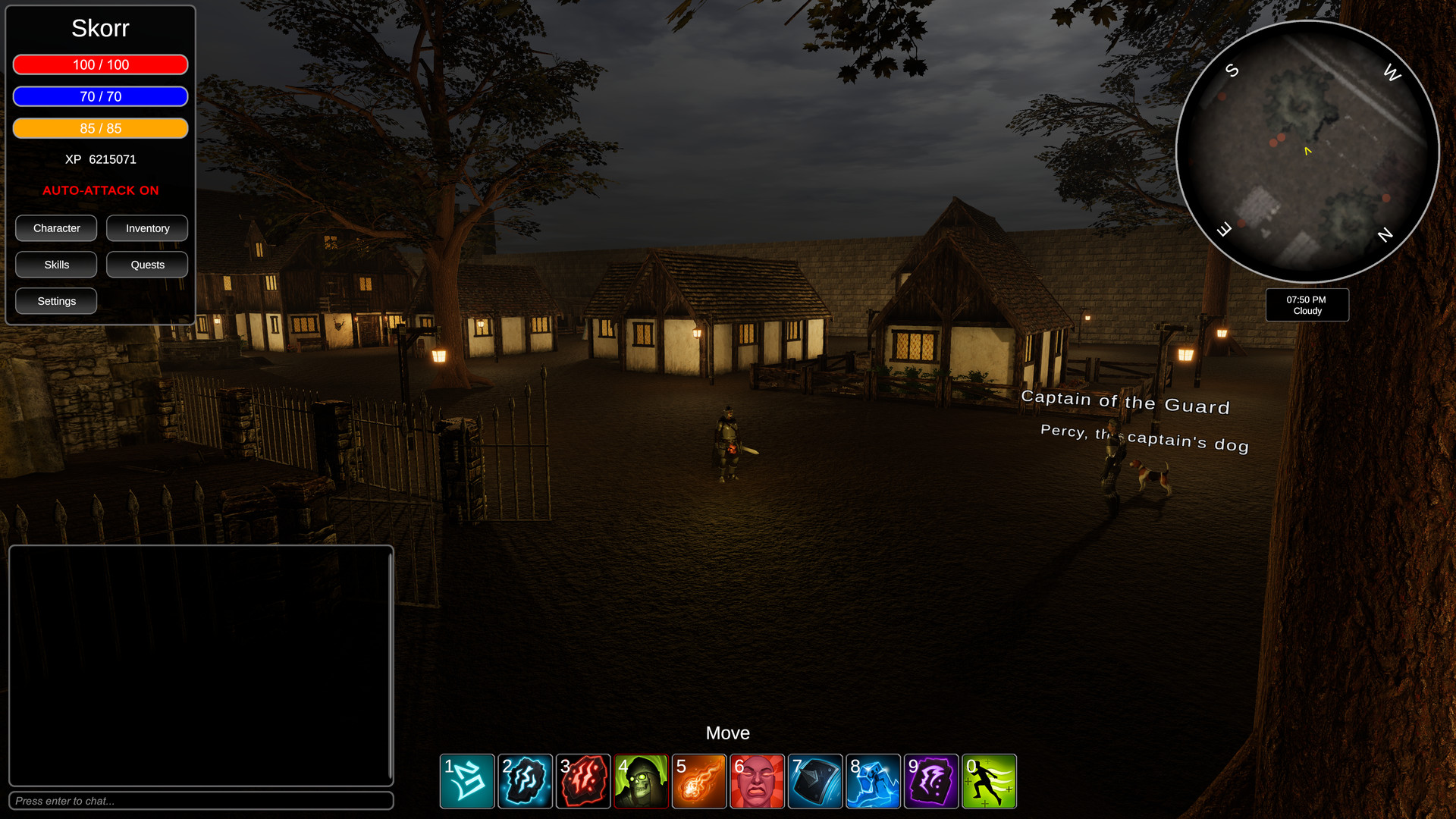1456x819 pixels.
Task: Activate the green sprint skill in slot 0
Action: 989,781
